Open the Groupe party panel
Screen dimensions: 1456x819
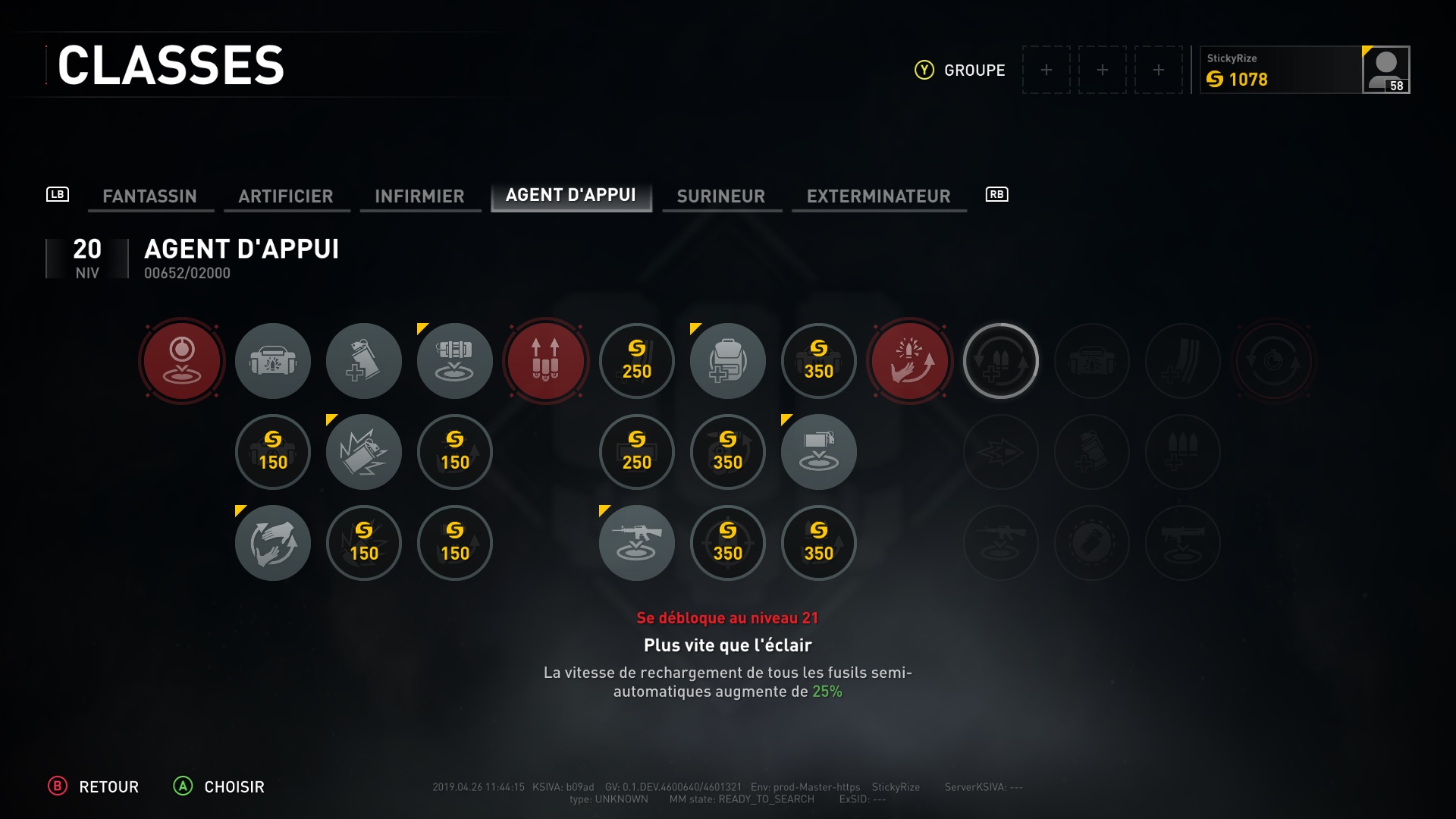click(x=960, y=70)
